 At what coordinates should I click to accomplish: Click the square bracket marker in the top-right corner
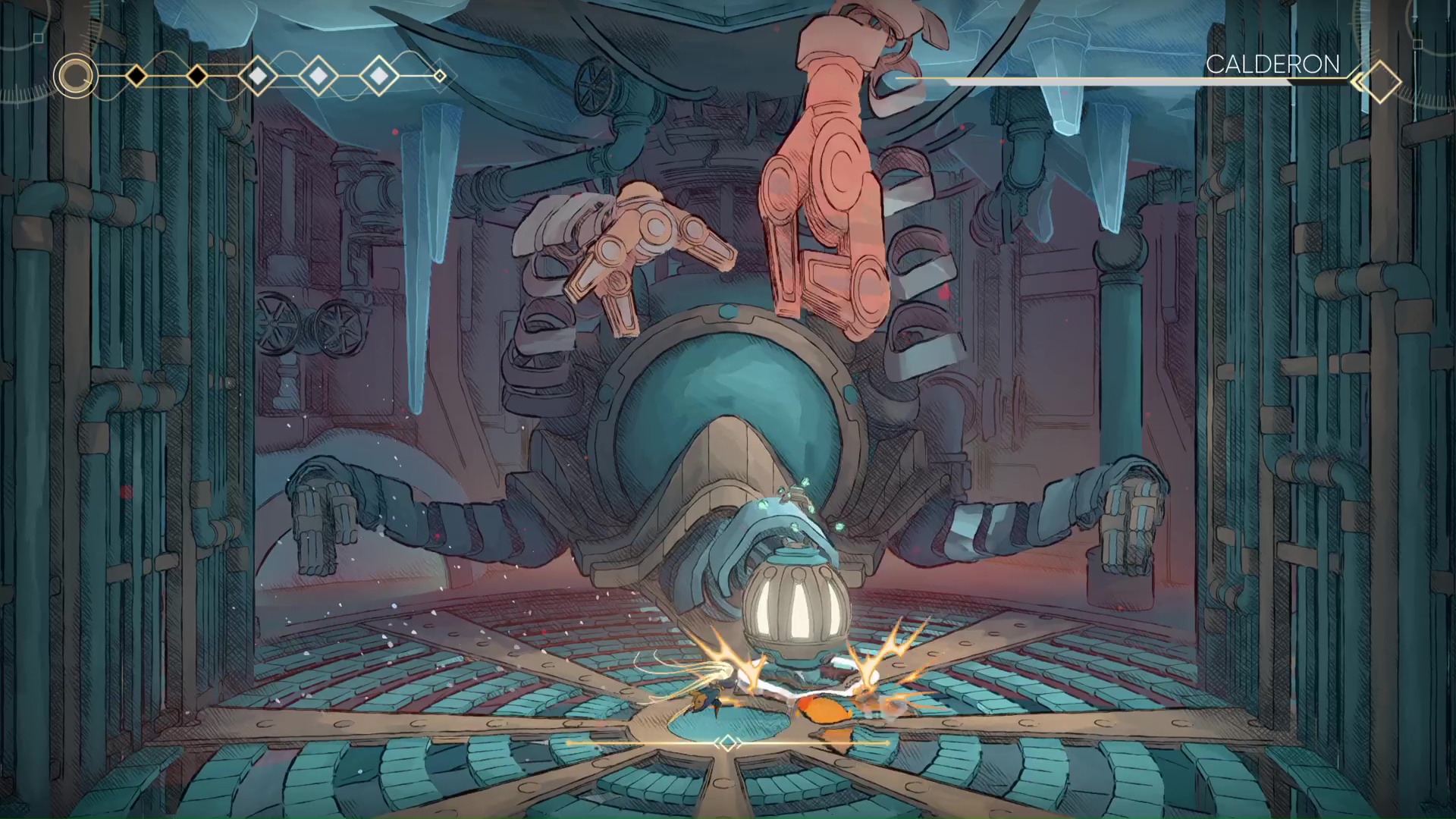point(1417,44)
